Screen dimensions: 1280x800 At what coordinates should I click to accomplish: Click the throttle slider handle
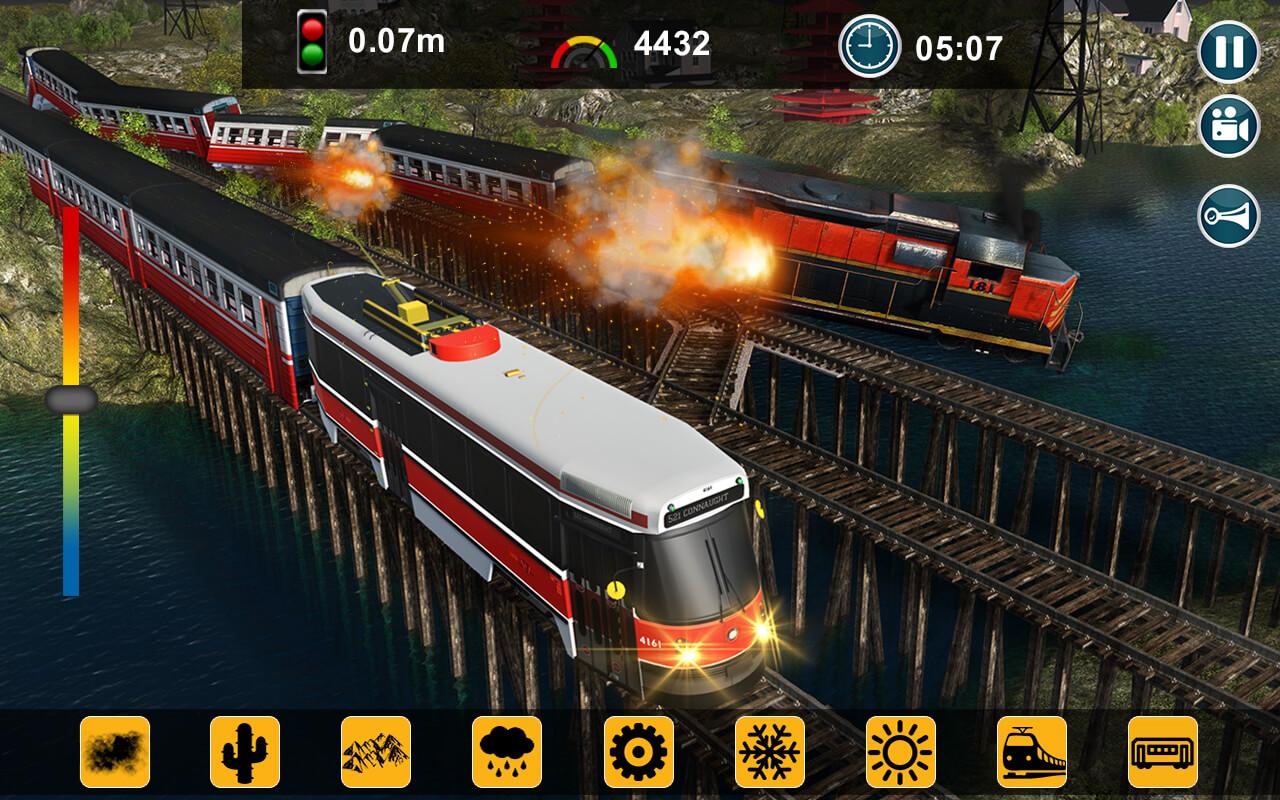coord(71,400)
